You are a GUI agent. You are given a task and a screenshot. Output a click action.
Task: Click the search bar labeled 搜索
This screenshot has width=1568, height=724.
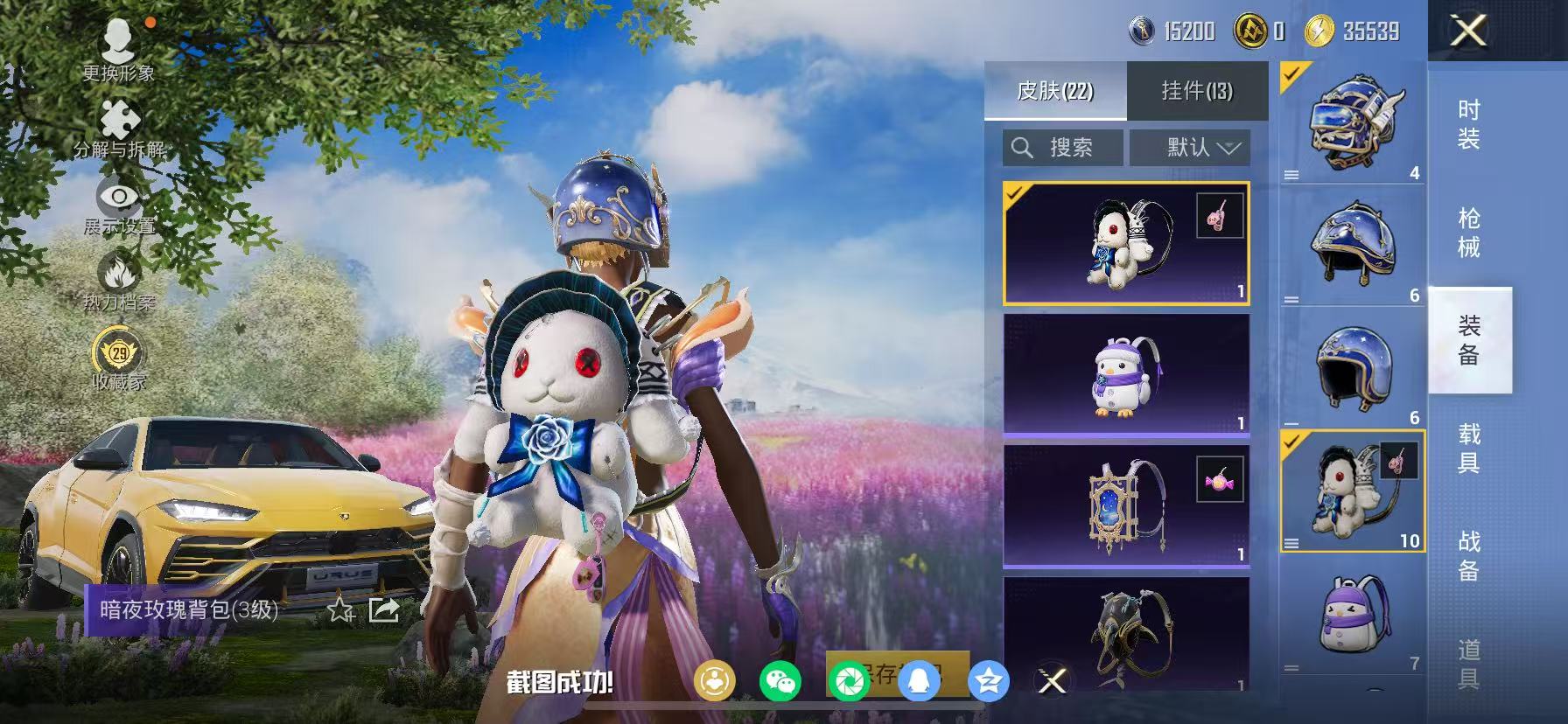pyautogui.click(x=1061, y=147)
